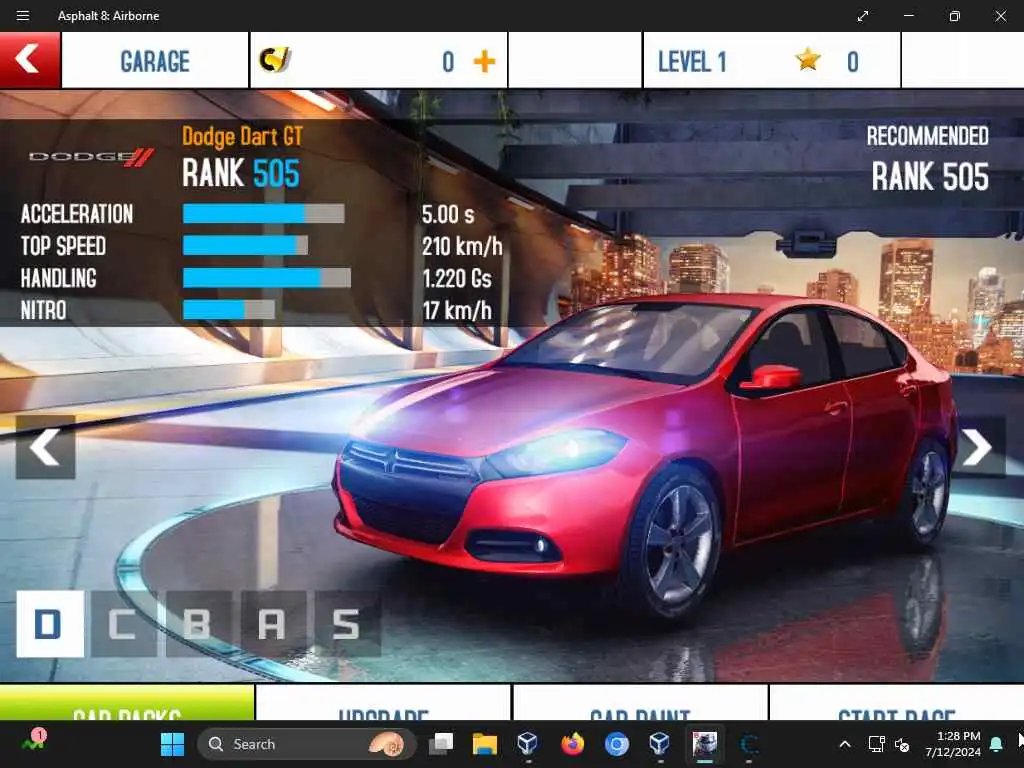The height and width of the screenshot is (768, 1024).
Task: Open the Car Paint options
Action: [x=640, y=704]
